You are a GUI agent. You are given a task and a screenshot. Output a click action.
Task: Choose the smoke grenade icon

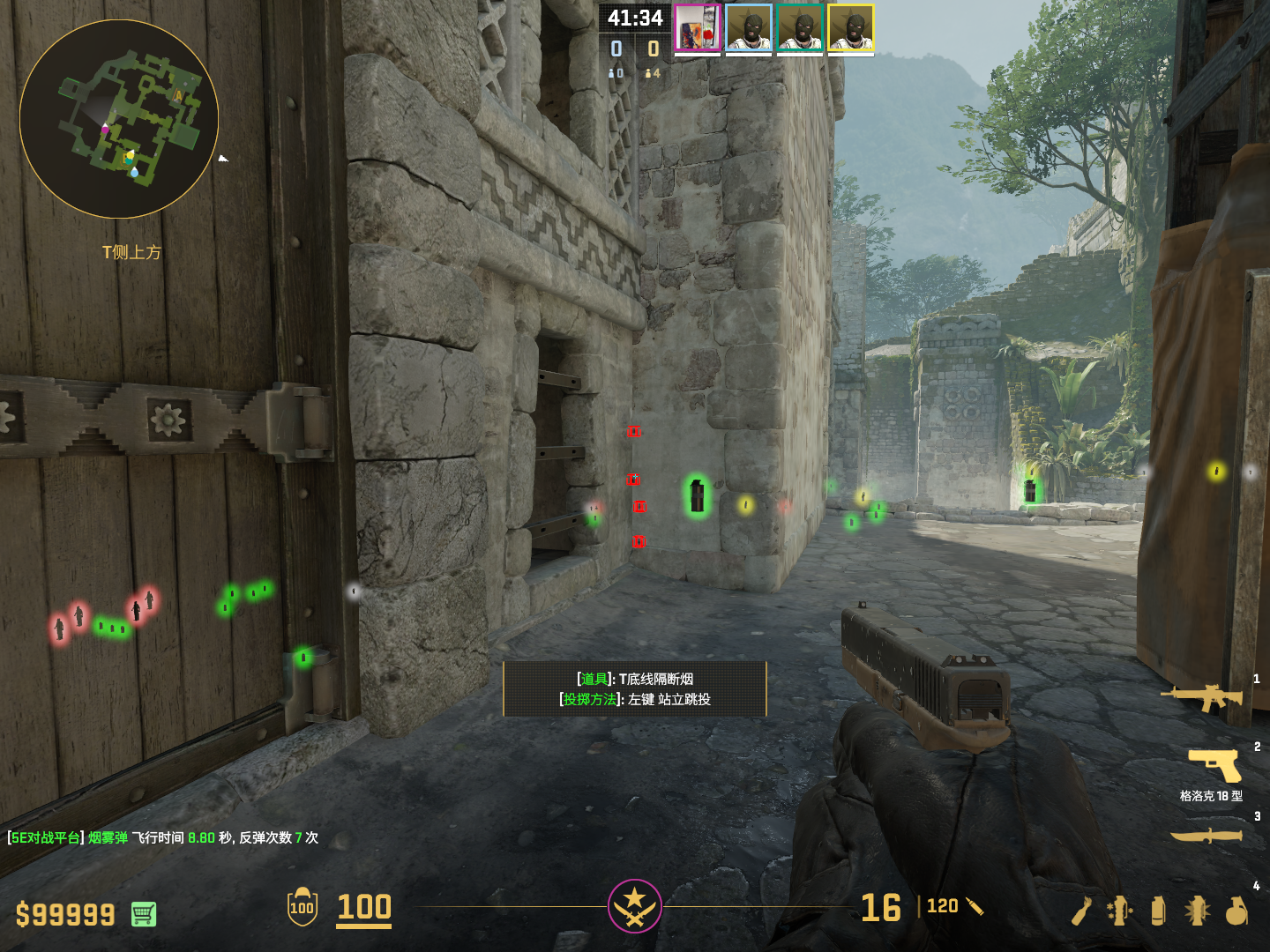click(x=1158, y=911)
